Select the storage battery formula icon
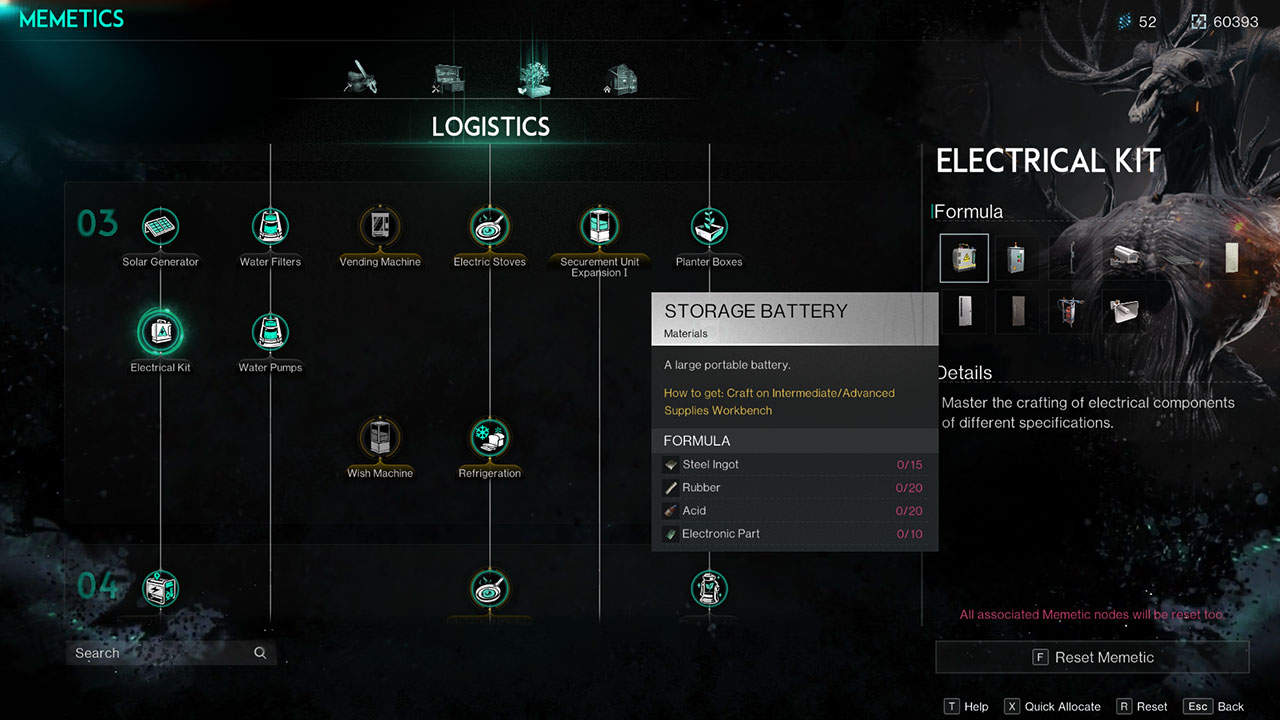Viewport: 1280px width, 720px height. pyautogui.click(x=964, y=258)
